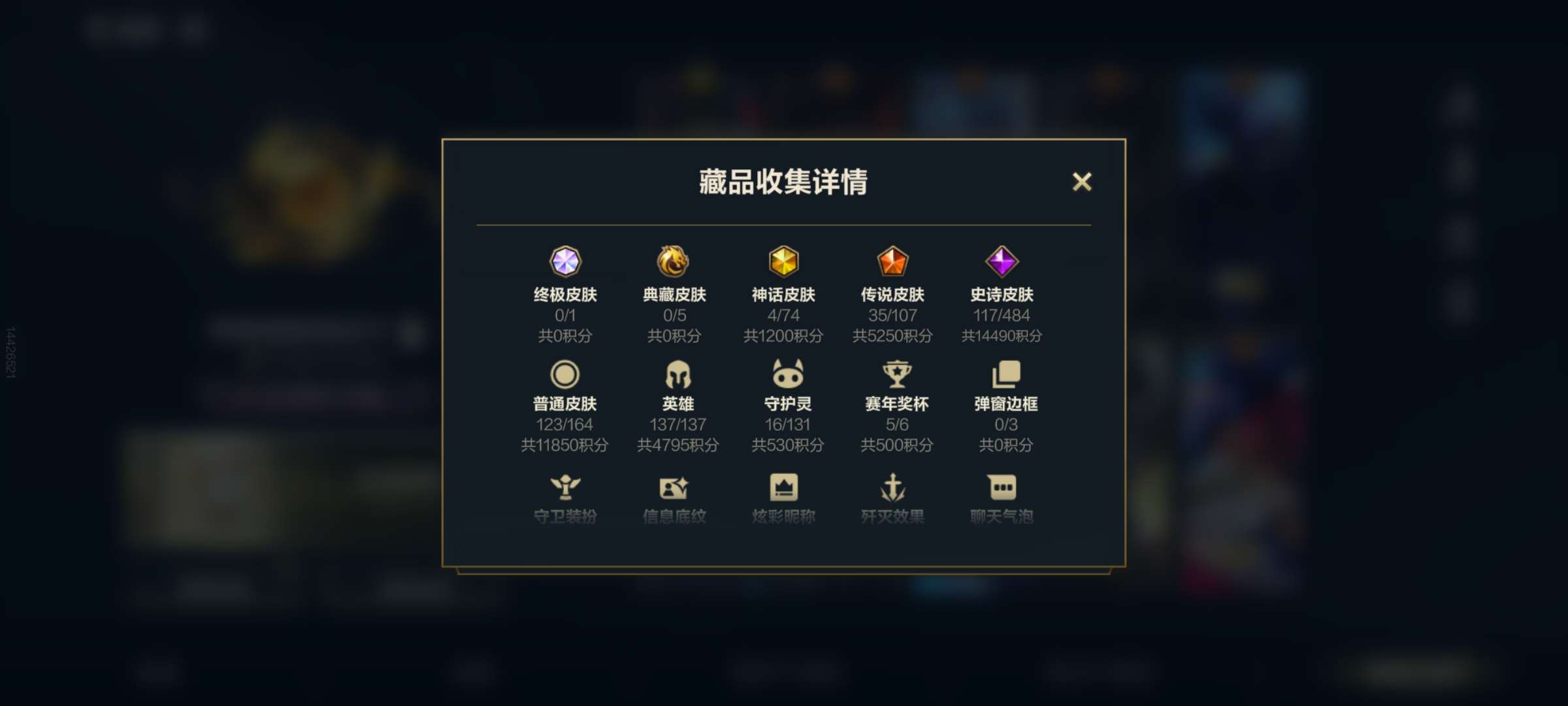Click the 典藏皮肤 dragon emblem icon

tap(675, 262)
